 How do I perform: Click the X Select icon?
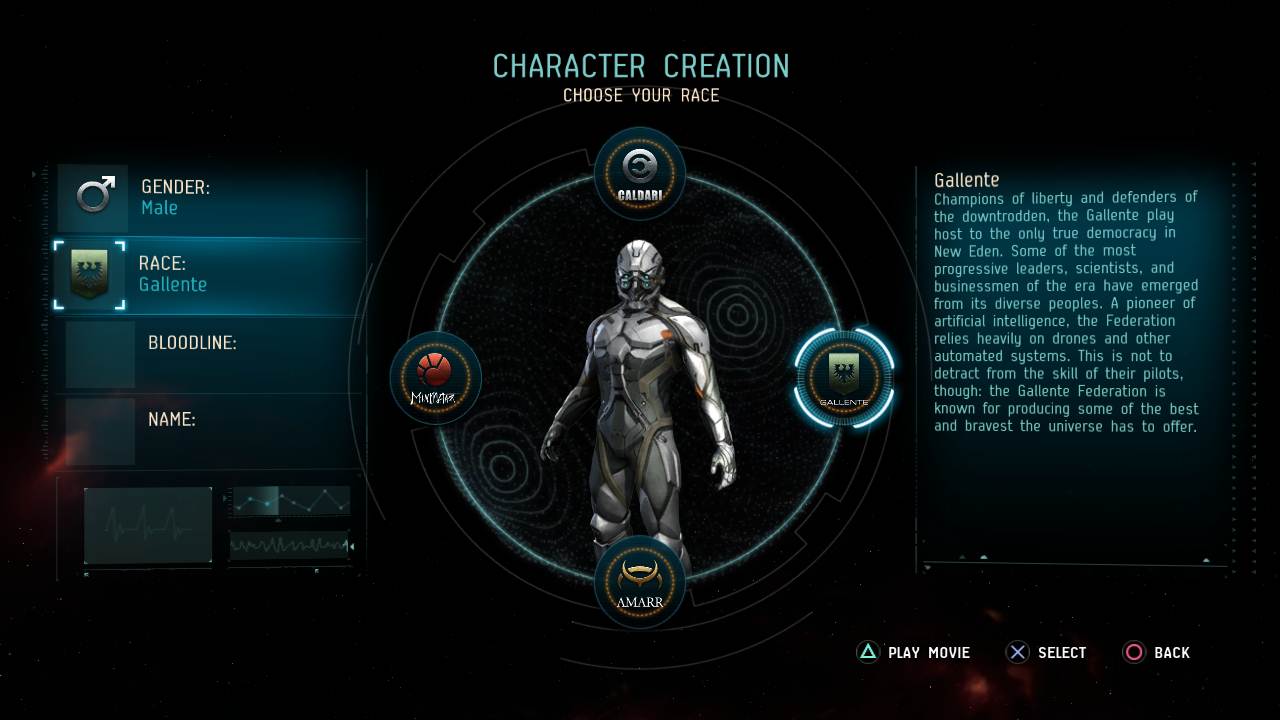1017,652
